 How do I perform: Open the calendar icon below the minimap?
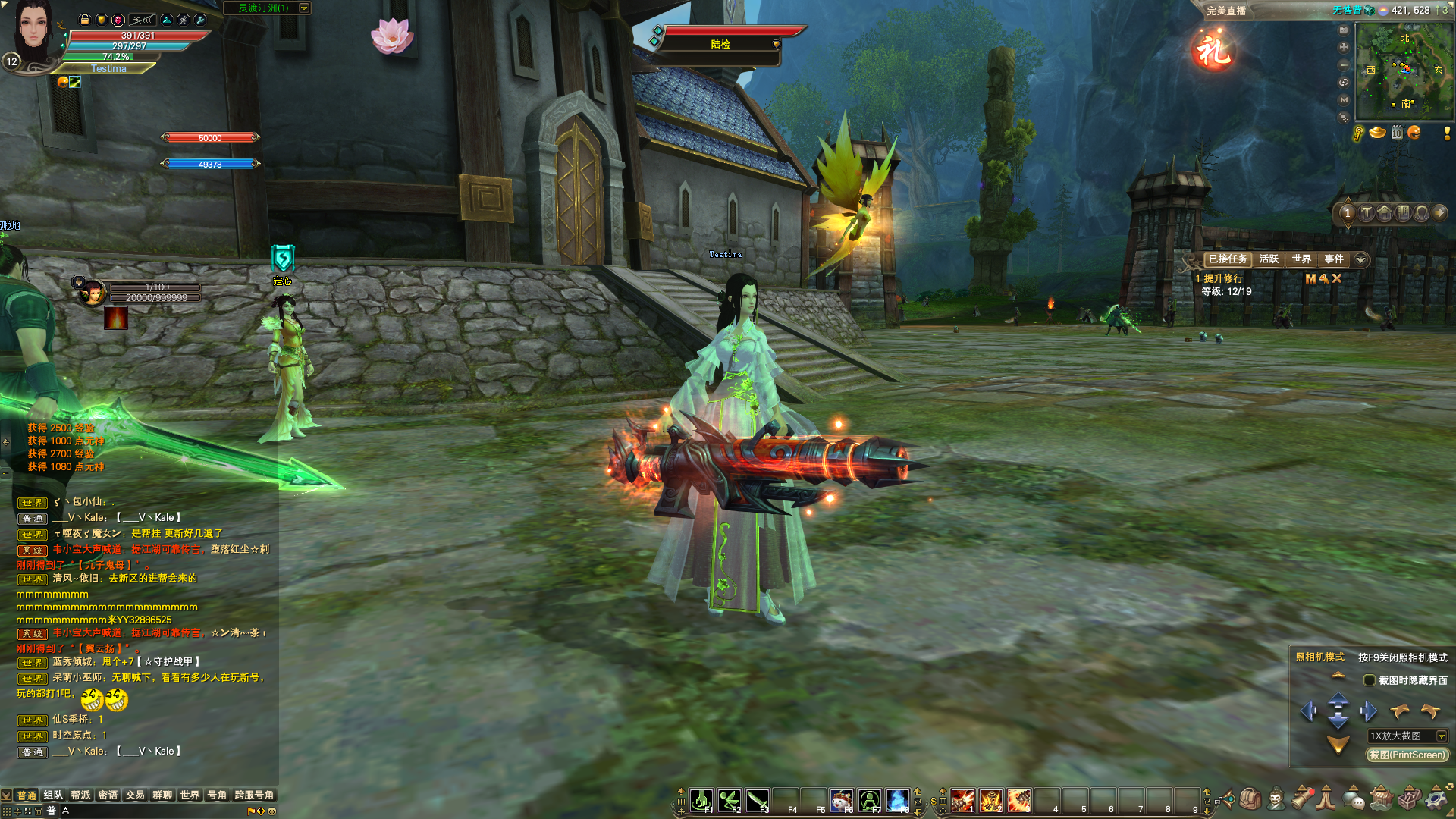(1397, 133)
